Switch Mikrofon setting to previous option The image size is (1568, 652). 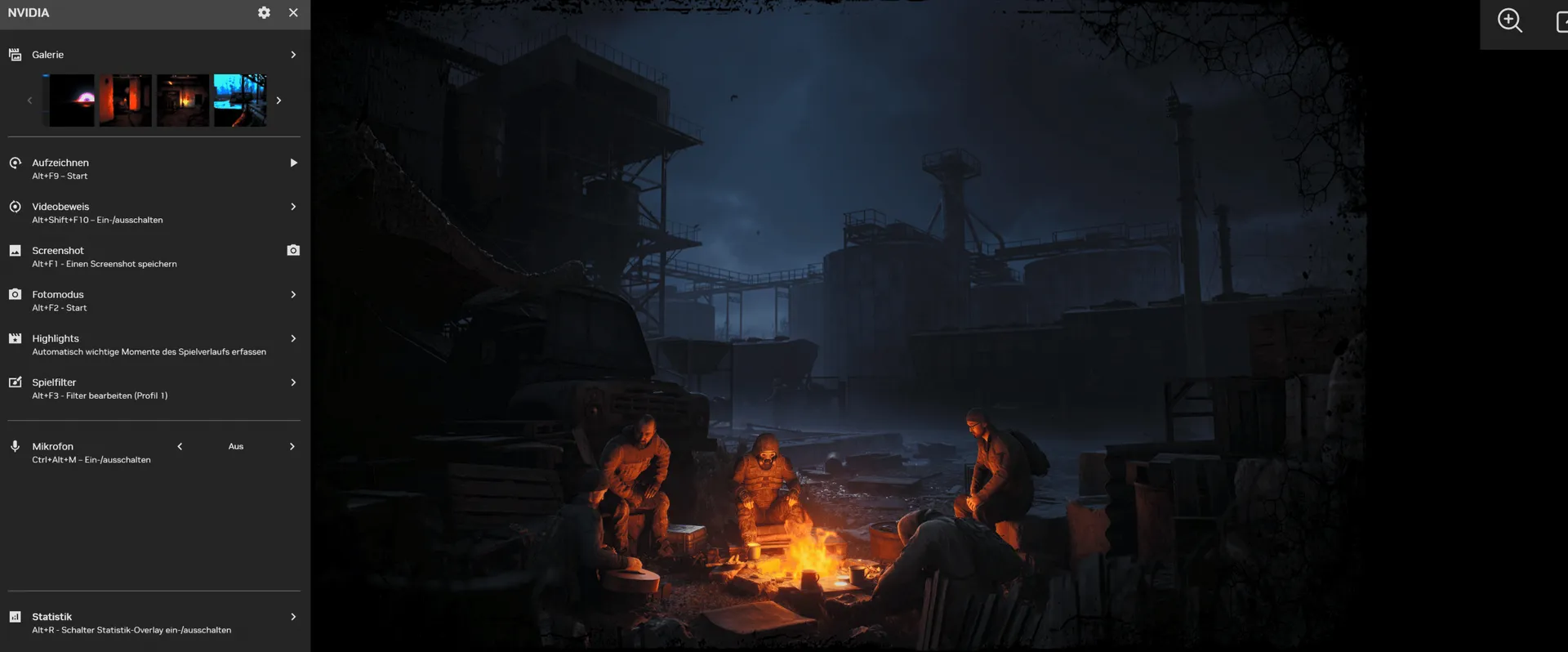(x=180, y=447)
